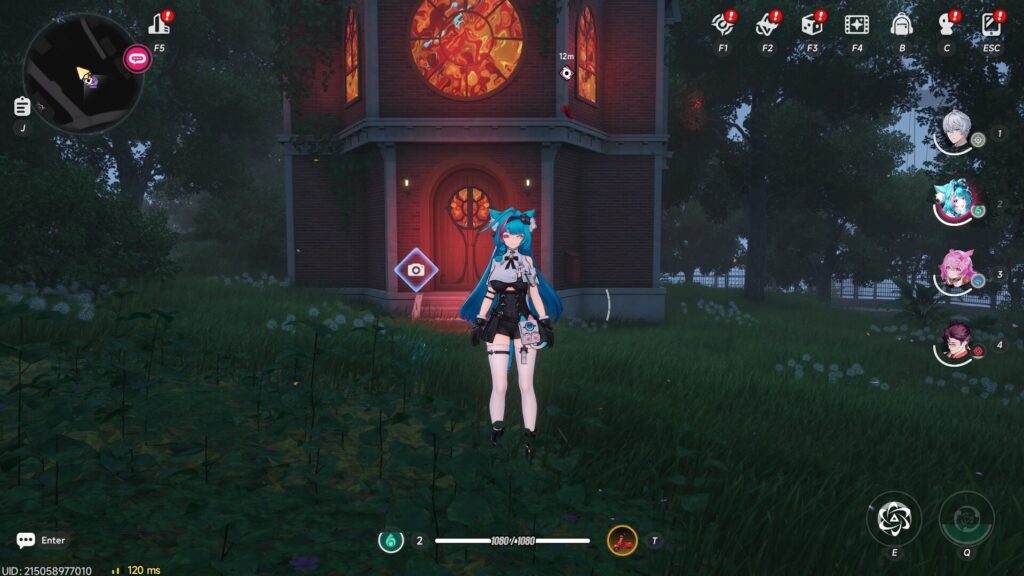Open the film-strip sparkle icon
Image resolution: width=1024 pixels, height=576 pixels.
(x=856, y=23)
